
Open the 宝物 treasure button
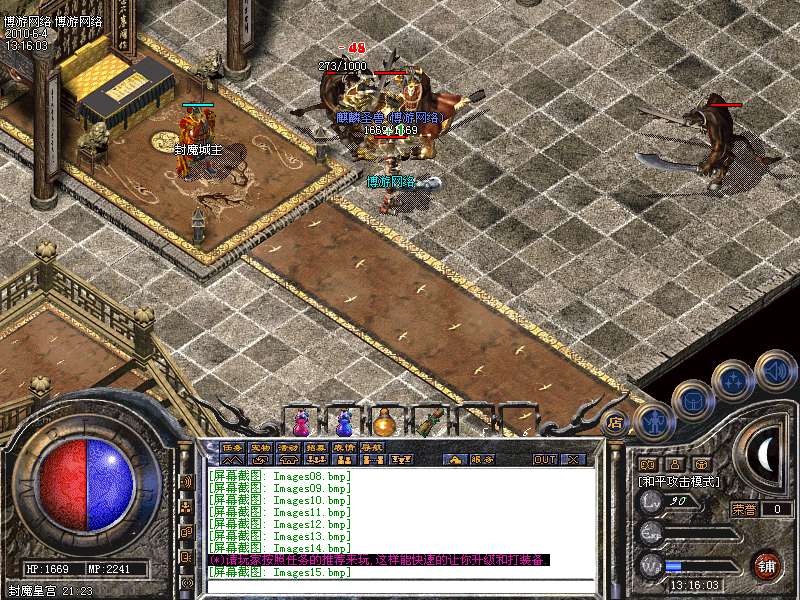pos(260,448)
